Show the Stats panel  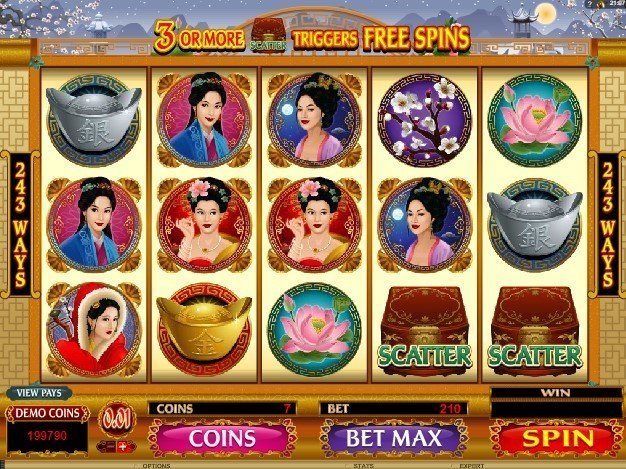(364, 465)
